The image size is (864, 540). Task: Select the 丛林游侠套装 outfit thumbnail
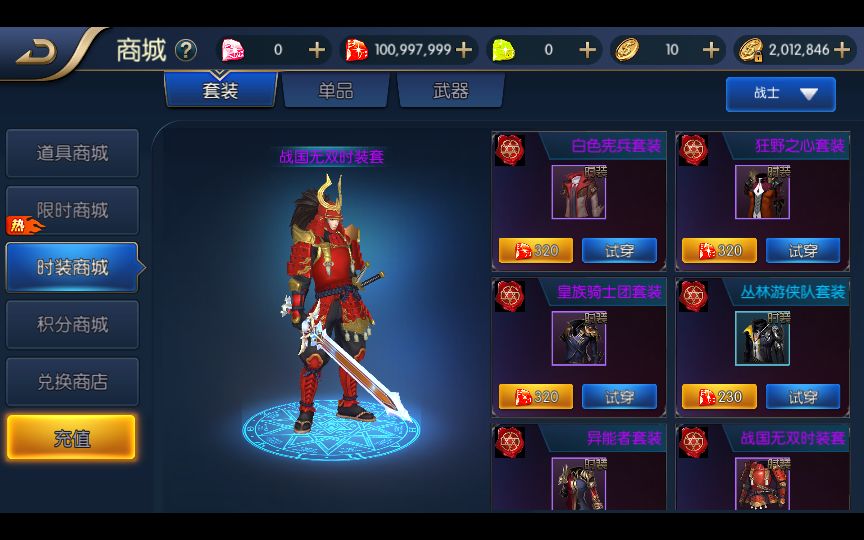[762, 338]
